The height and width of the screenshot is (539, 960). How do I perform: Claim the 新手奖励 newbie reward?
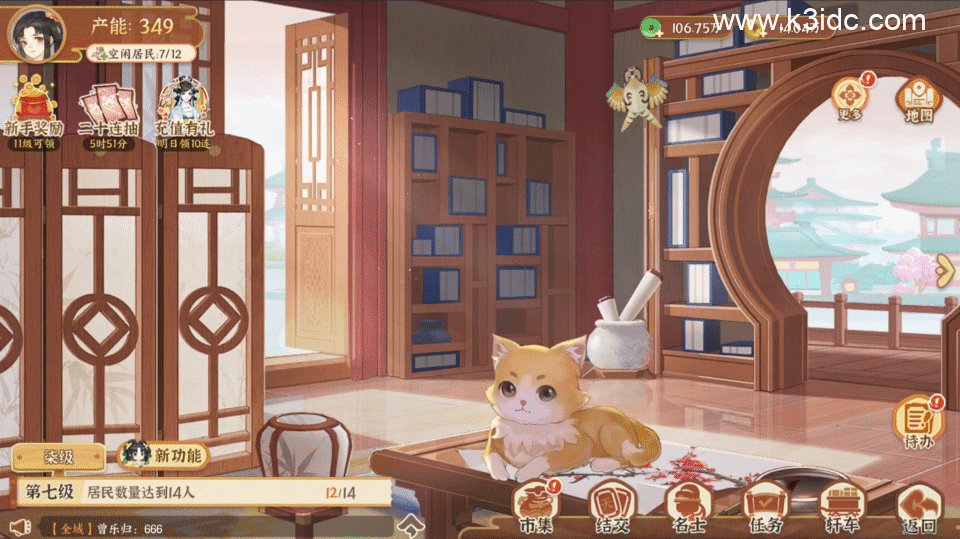37,113
